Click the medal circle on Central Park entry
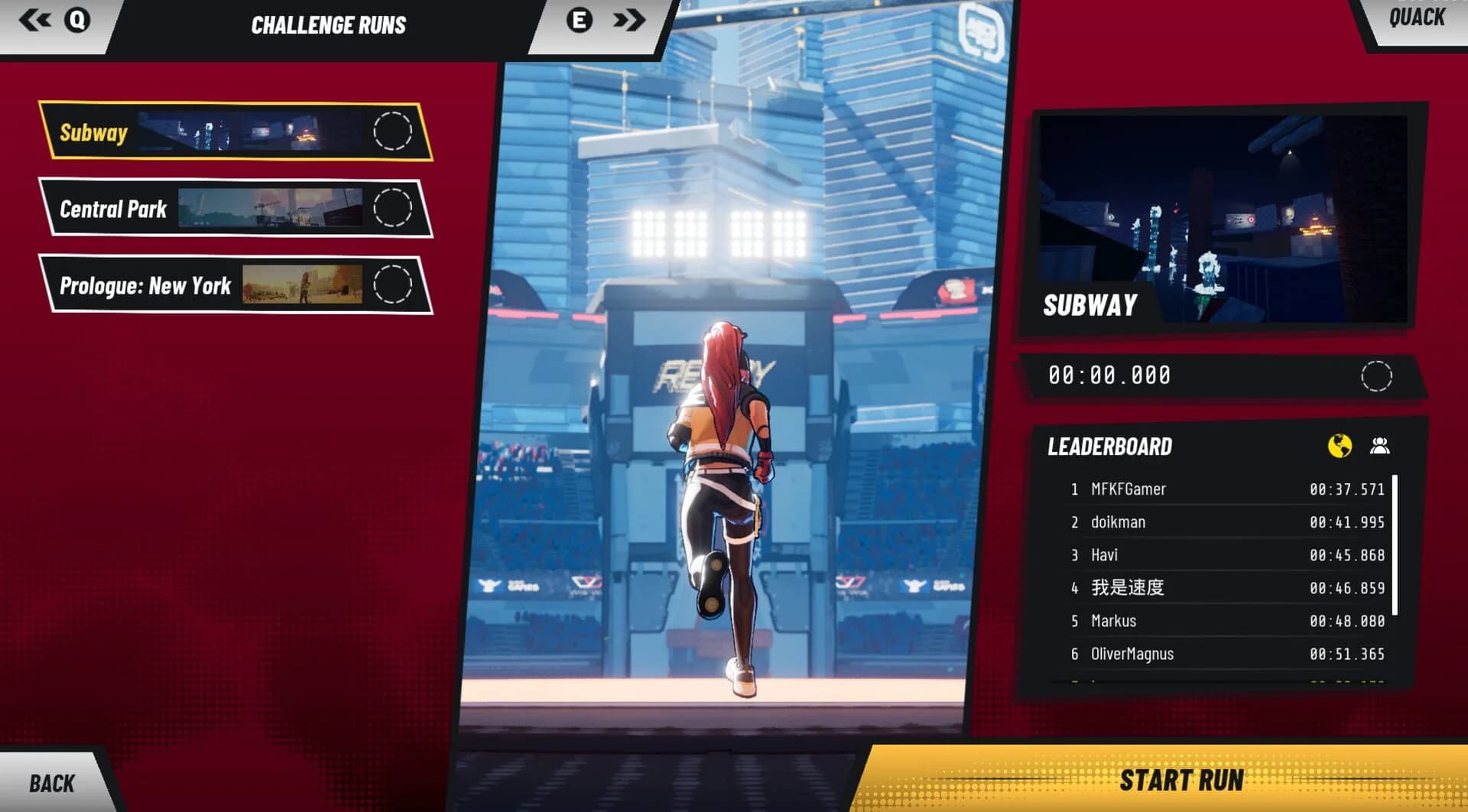 [395, 208]
